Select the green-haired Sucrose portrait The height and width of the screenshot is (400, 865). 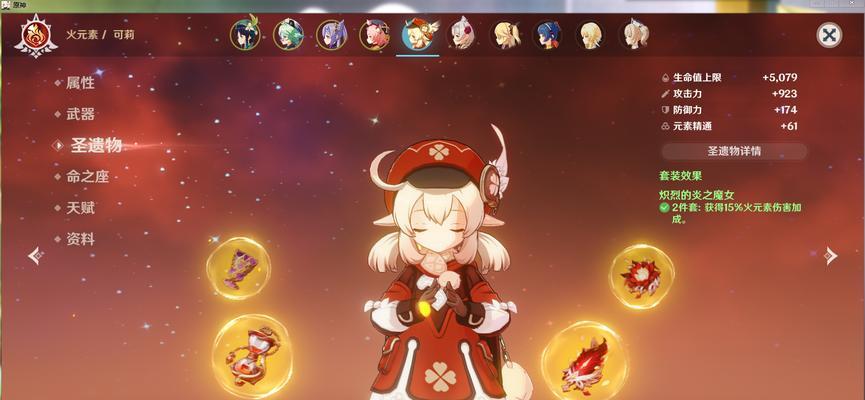[x=288, y=35]
